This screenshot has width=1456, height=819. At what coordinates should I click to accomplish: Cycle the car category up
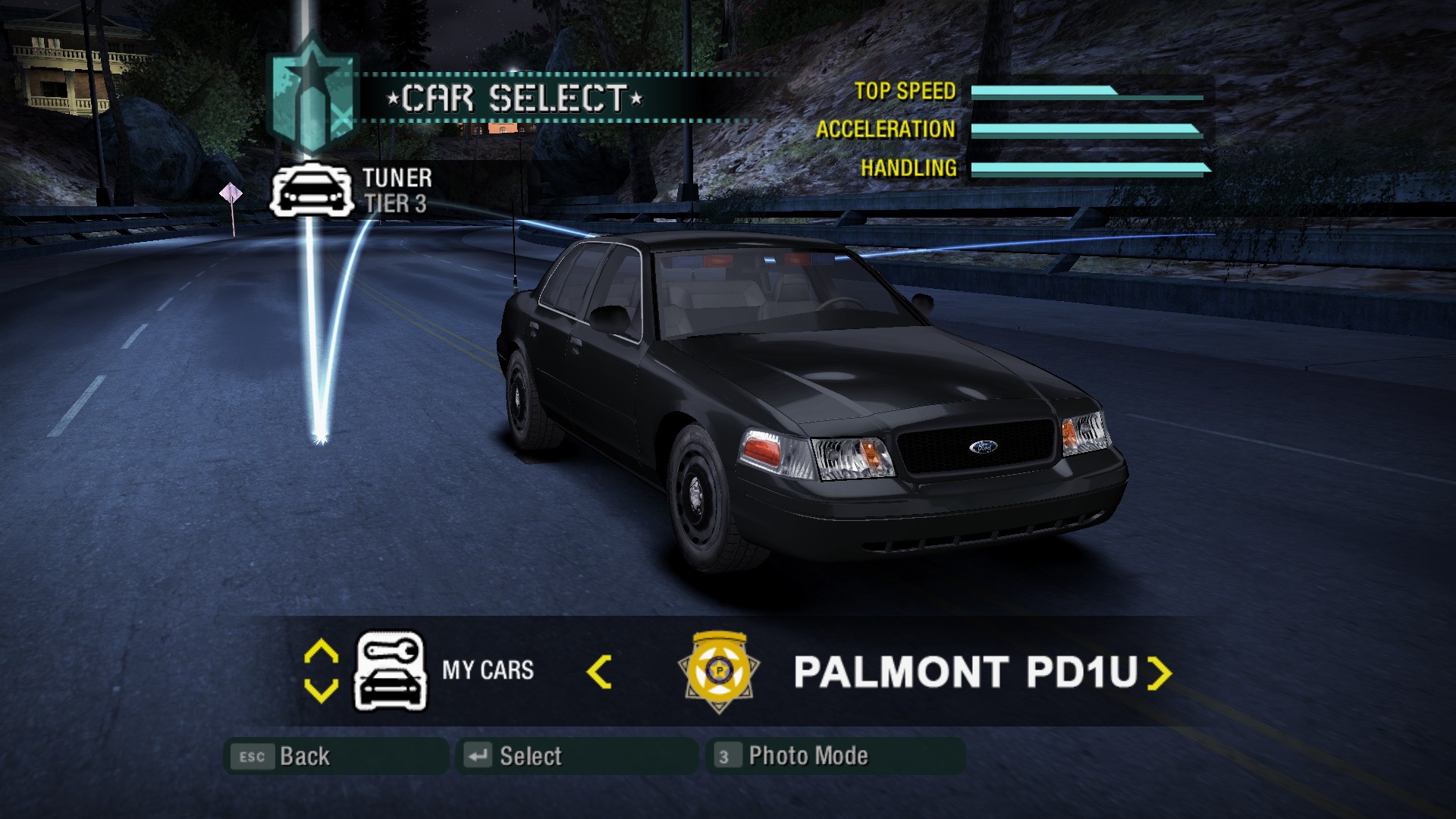click(321, 652)
